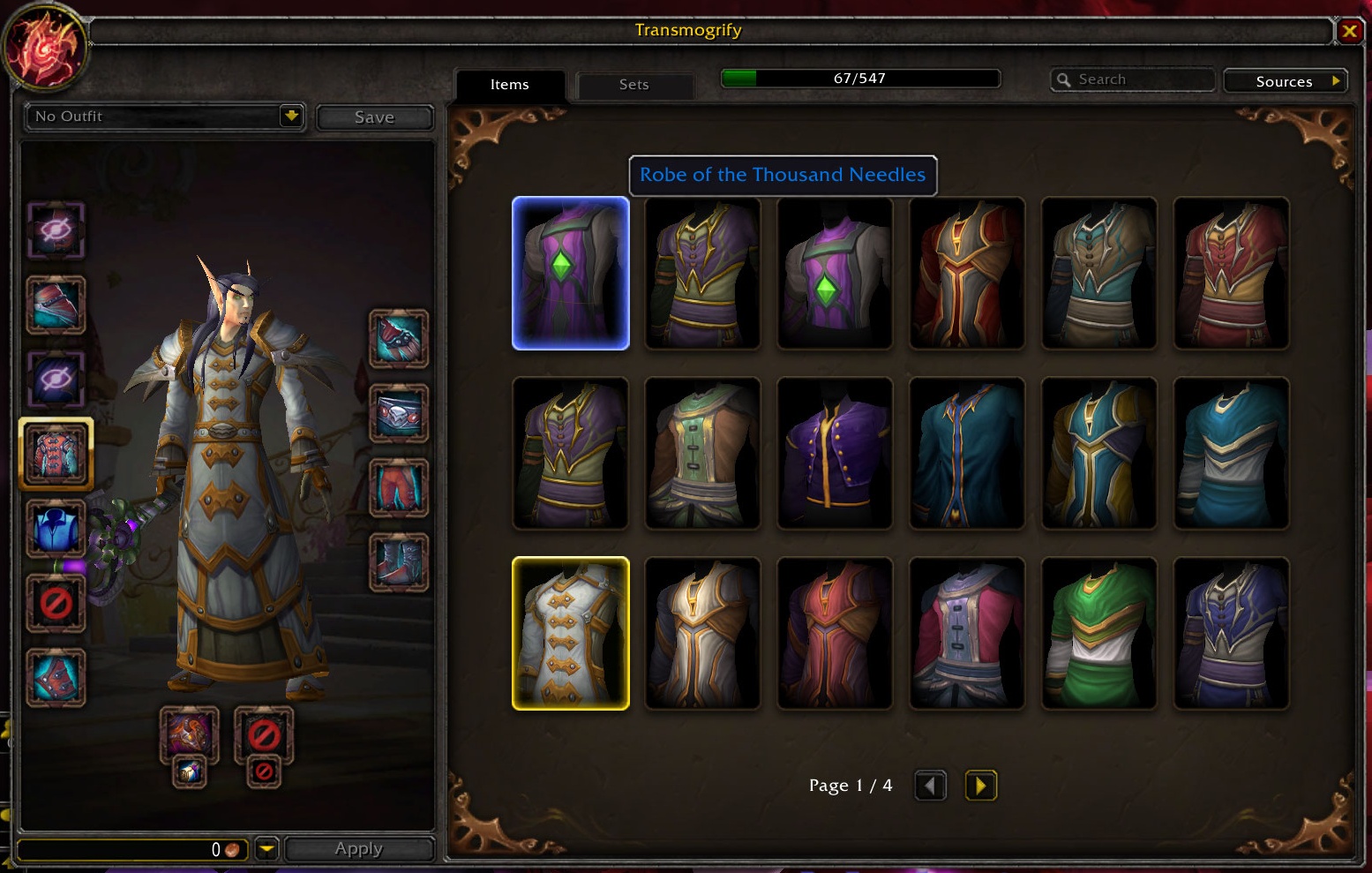Open the money dropdown arrow beside Apply

266,848
